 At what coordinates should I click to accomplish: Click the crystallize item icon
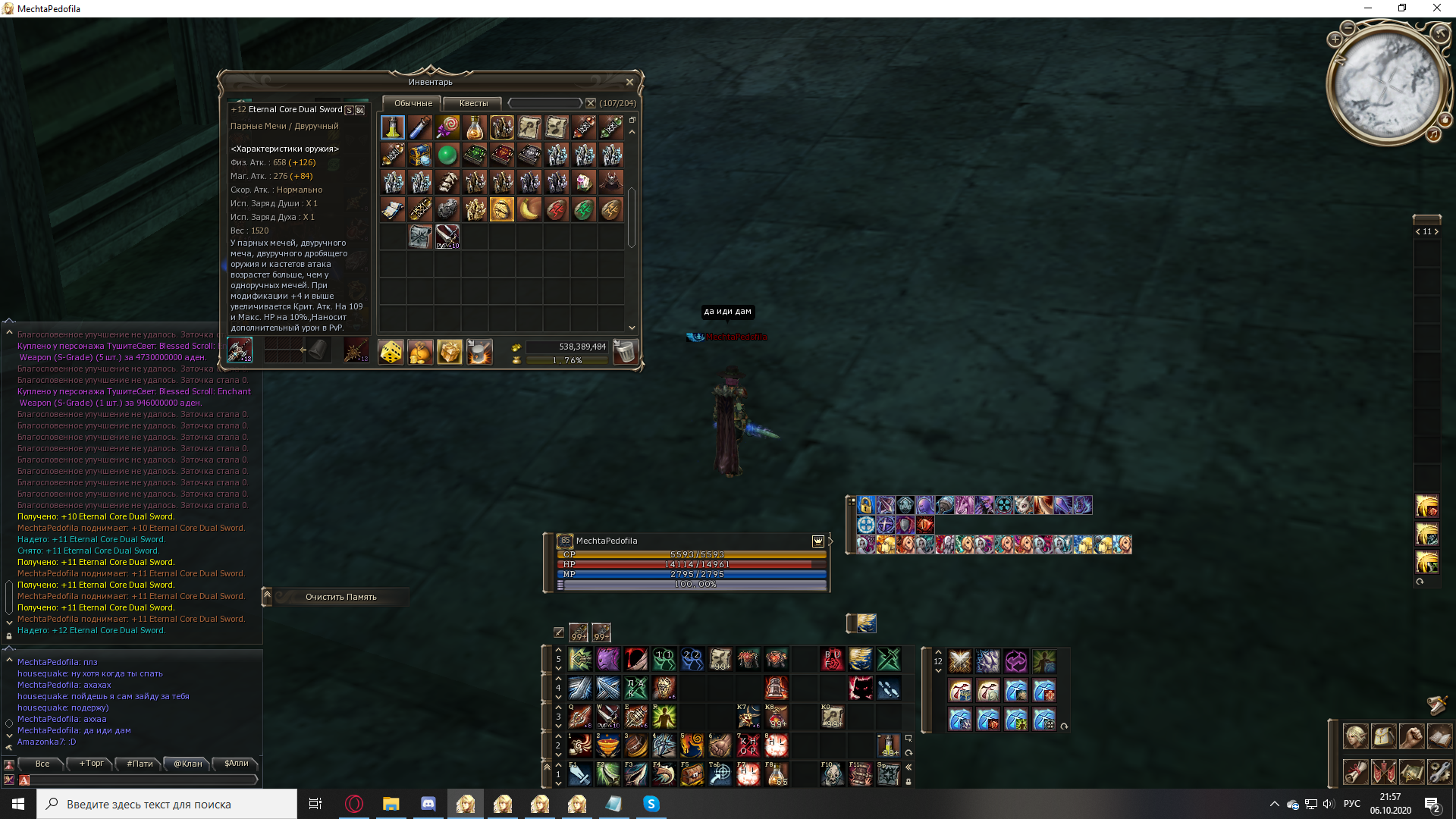tap(479, 351)
